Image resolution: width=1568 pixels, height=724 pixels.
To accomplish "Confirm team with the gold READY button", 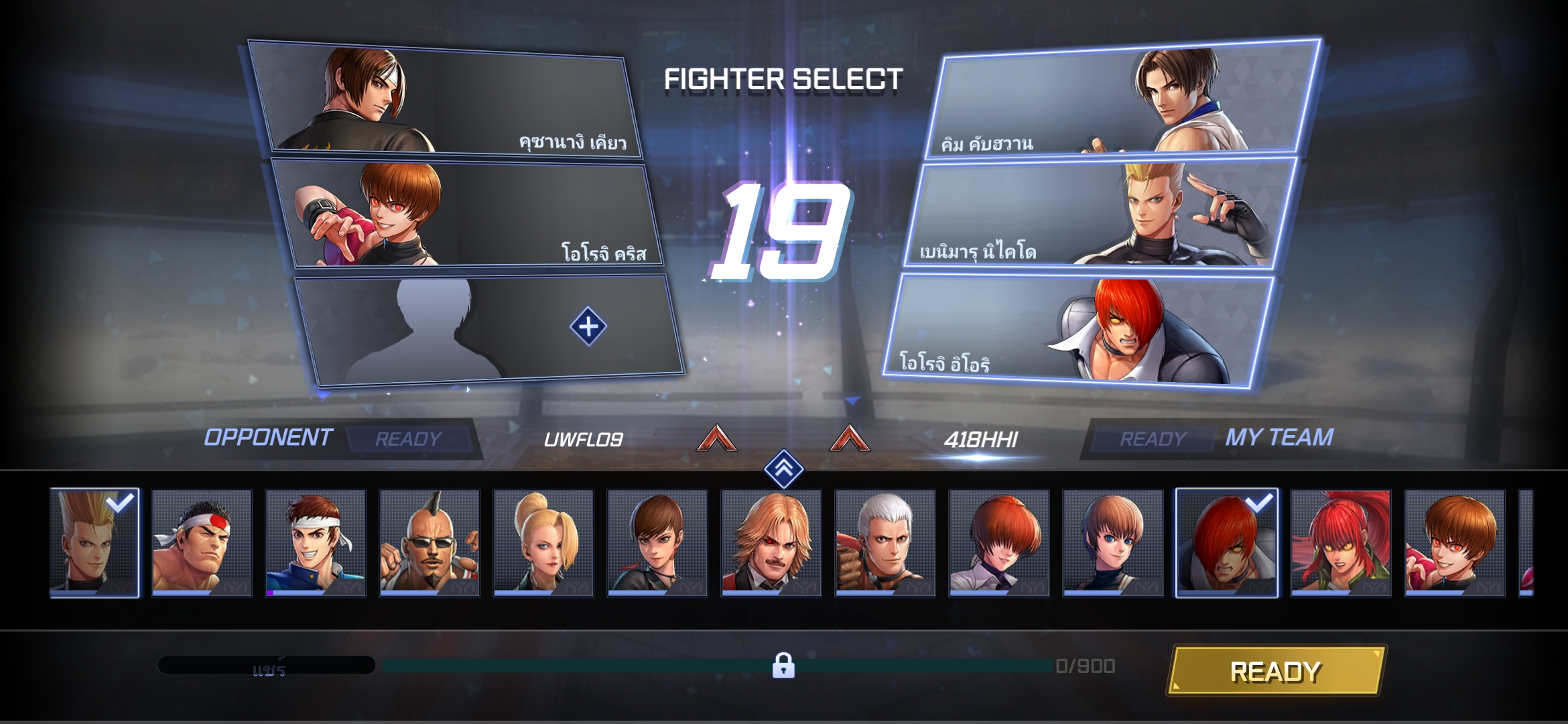I will coord(1275,671).
